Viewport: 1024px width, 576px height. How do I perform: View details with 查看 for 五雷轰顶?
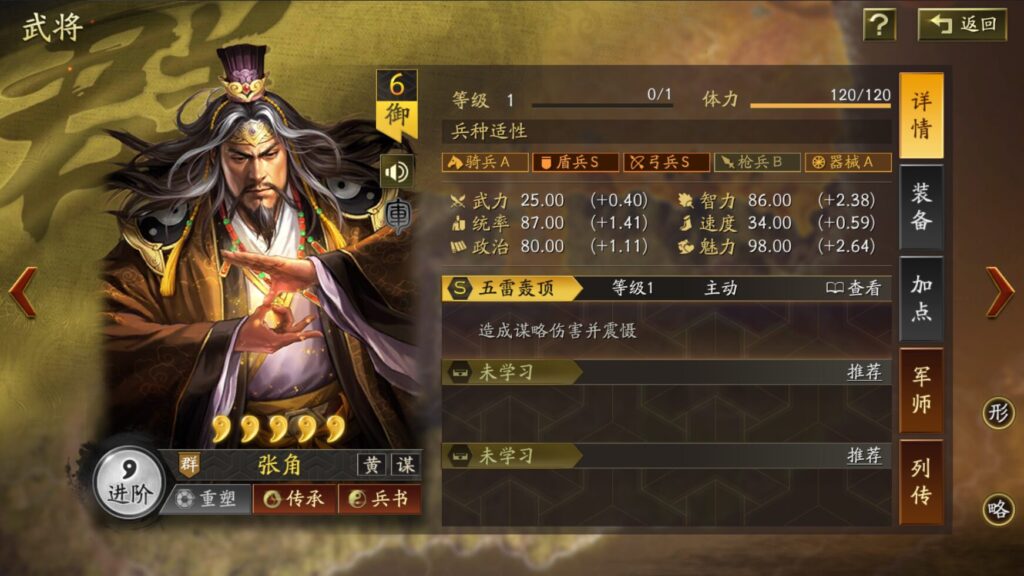click(x=854, y=288)
